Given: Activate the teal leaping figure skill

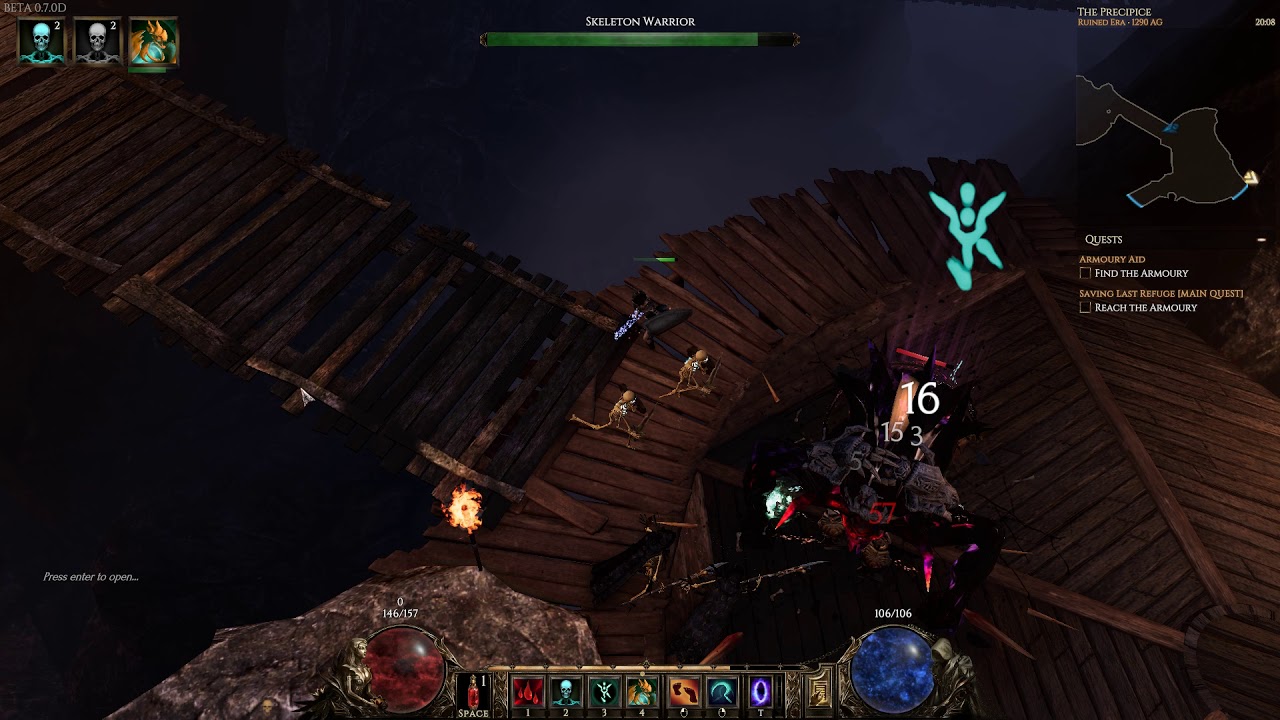Looking at the screenshot, I should [604, 692].
